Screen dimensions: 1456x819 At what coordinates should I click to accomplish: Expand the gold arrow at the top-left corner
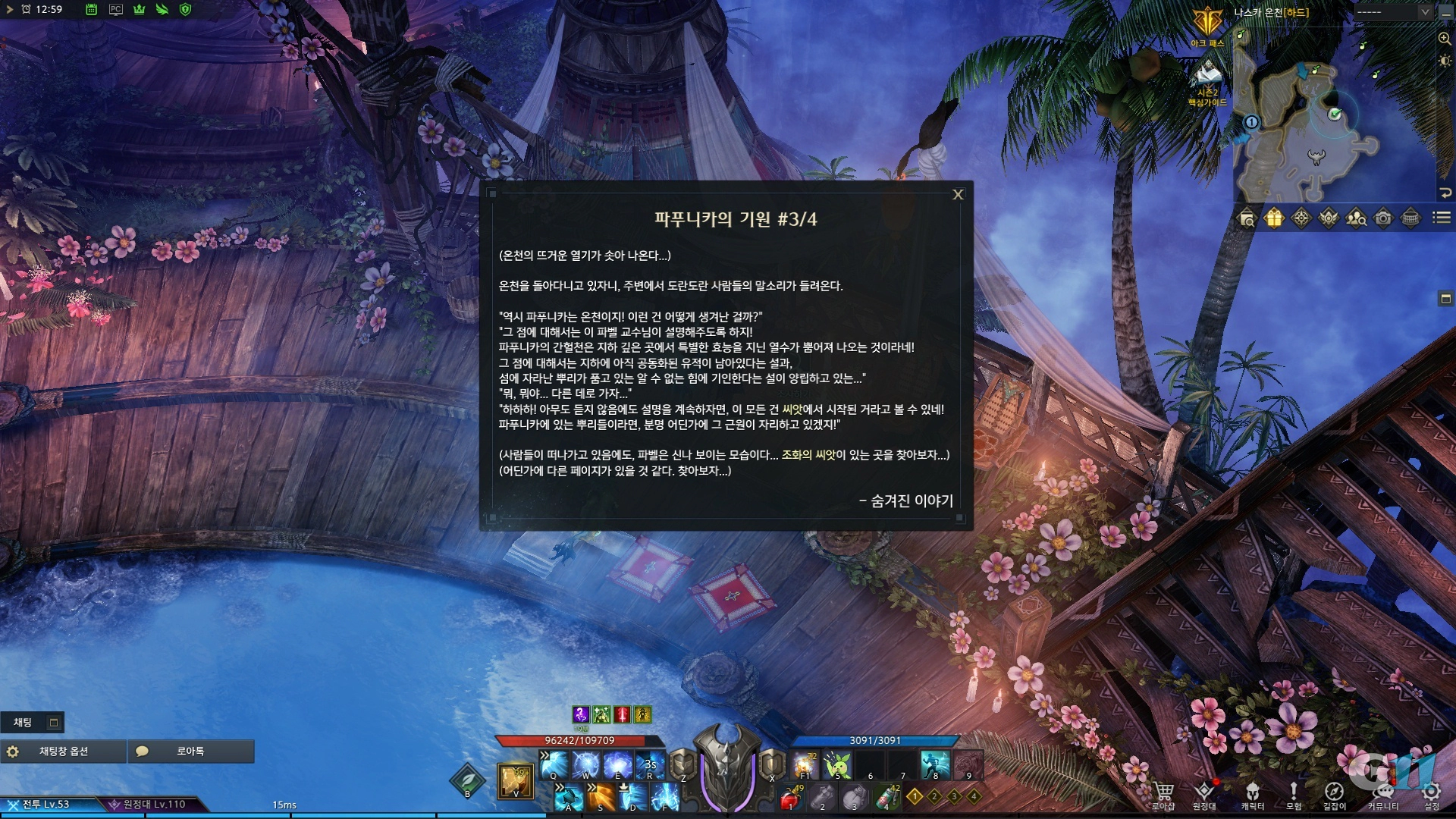(x=10, y=11)
